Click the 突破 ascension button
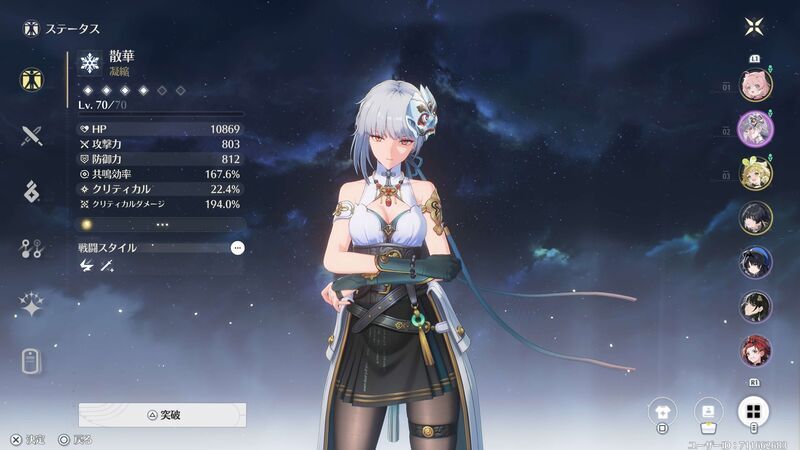800x450 pixels. click(162, 414)
